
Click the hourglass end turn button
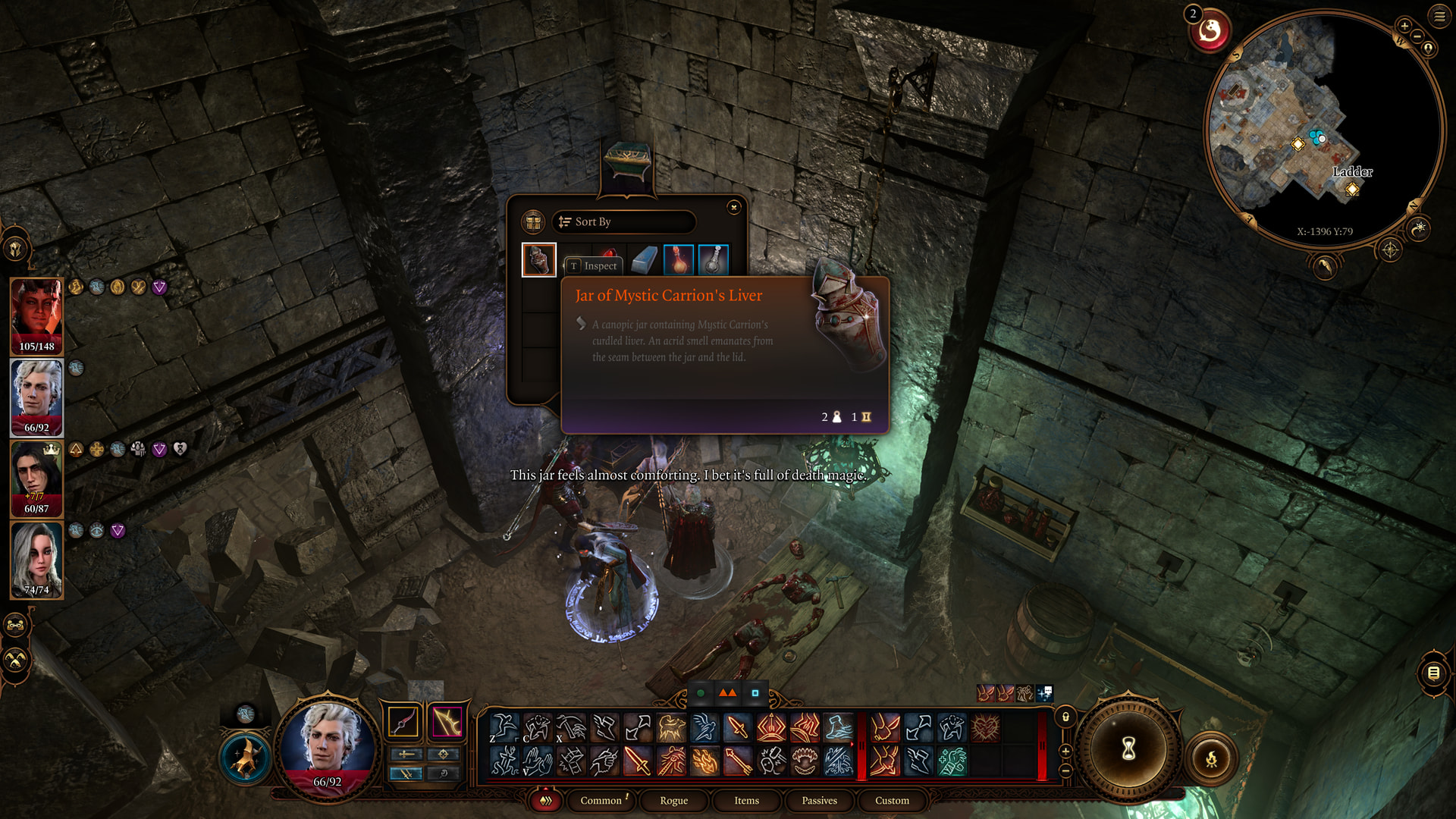(x=1128, y=749)
